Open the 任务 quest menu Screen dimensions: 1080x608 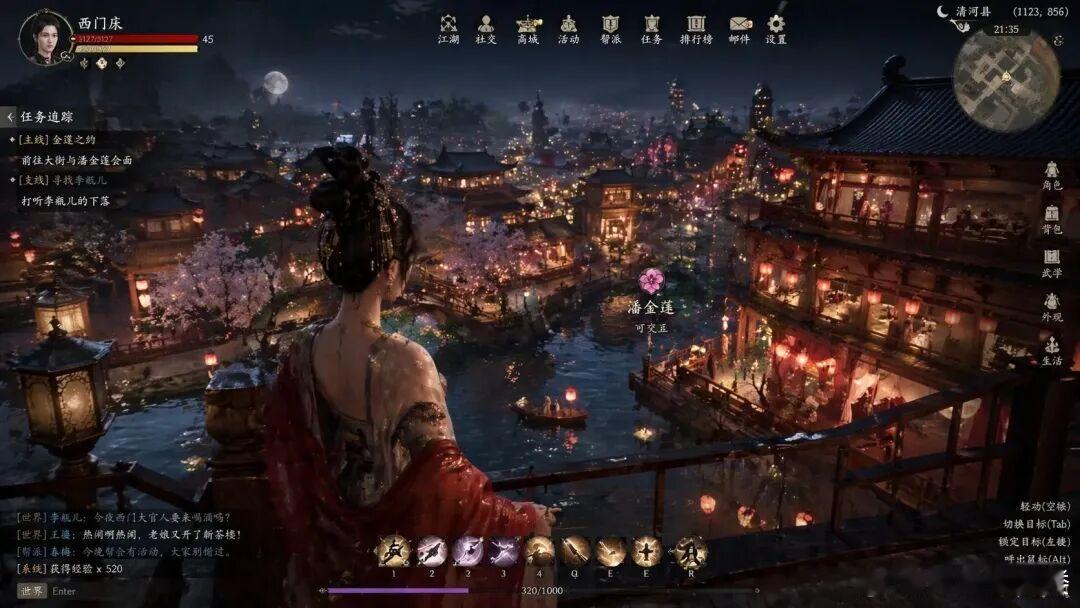click(x=651, y=28)
